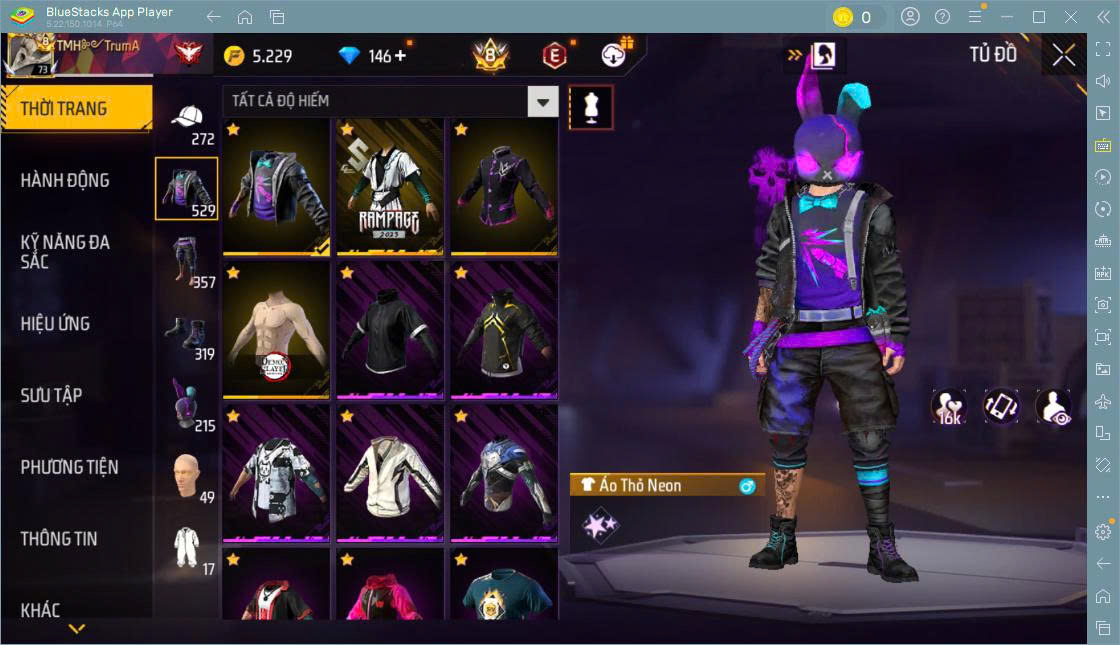This screenshot has height=645, width=1120.
Task: Choose the hat category with 272 items
Action: (x=187, y=123)
